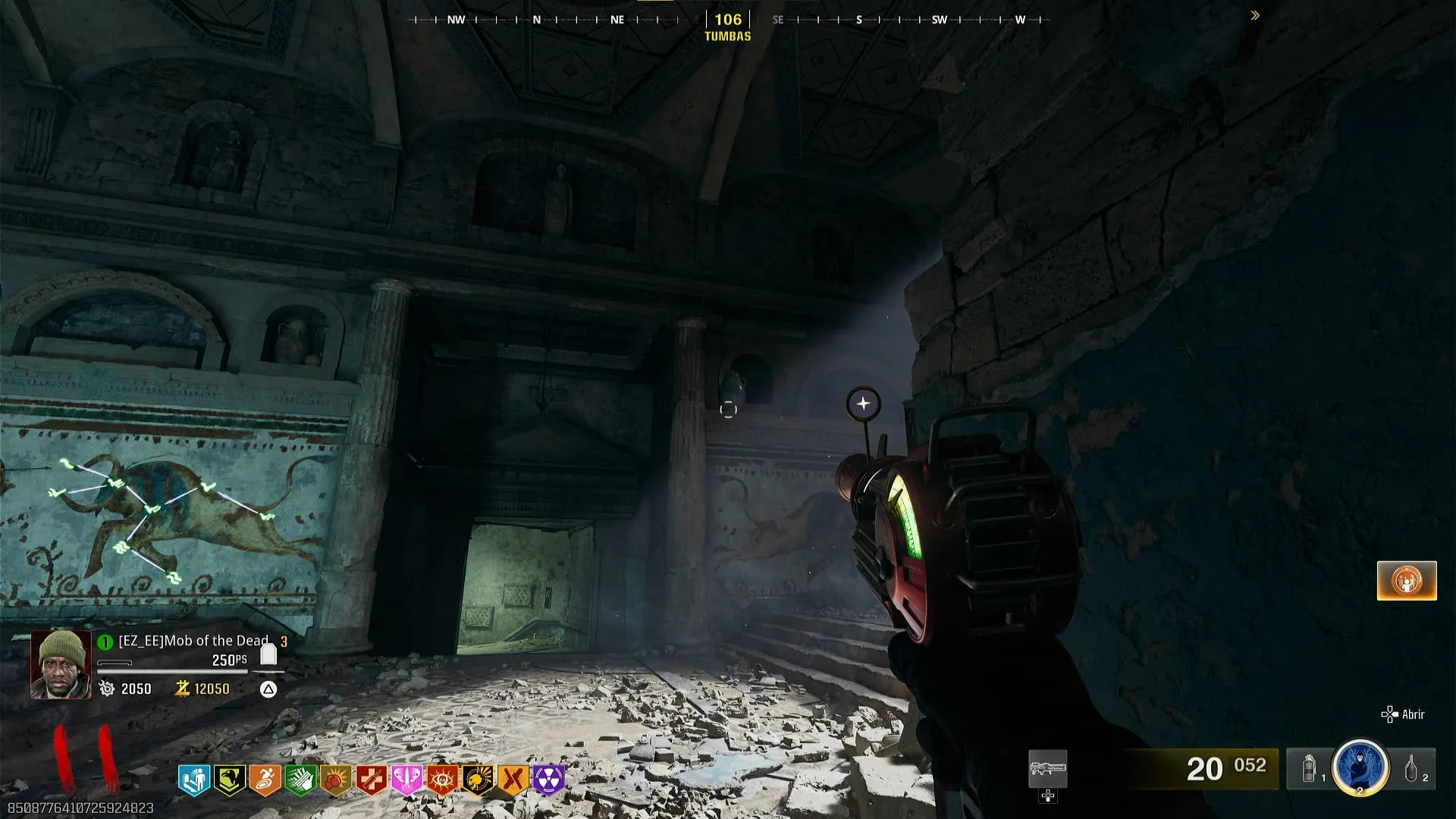This screenshot has height=819, width=1456.
Task: Select the lethal grenade slot
Action: point(1411,769)
